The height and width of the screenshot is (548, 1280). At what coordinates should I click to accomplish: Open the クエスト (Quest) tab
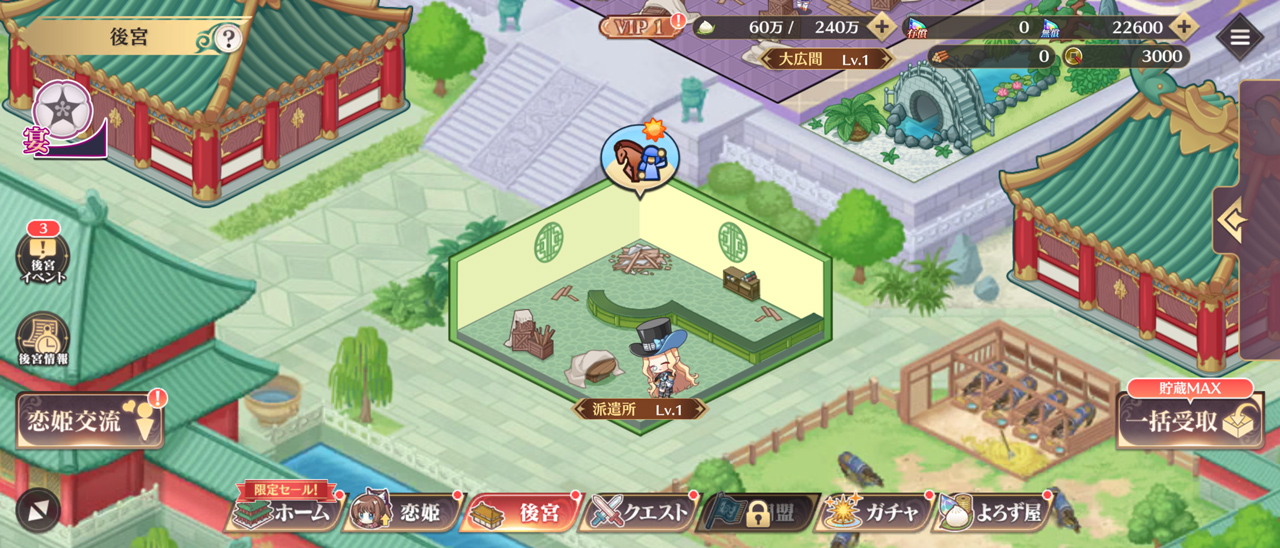pos(640,513)
